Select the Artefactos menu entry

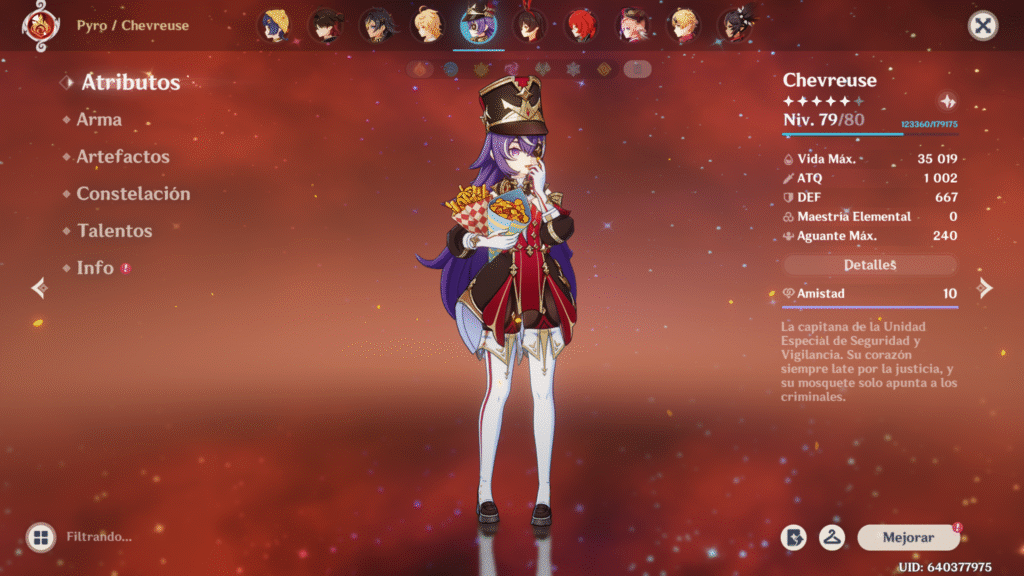123,157
